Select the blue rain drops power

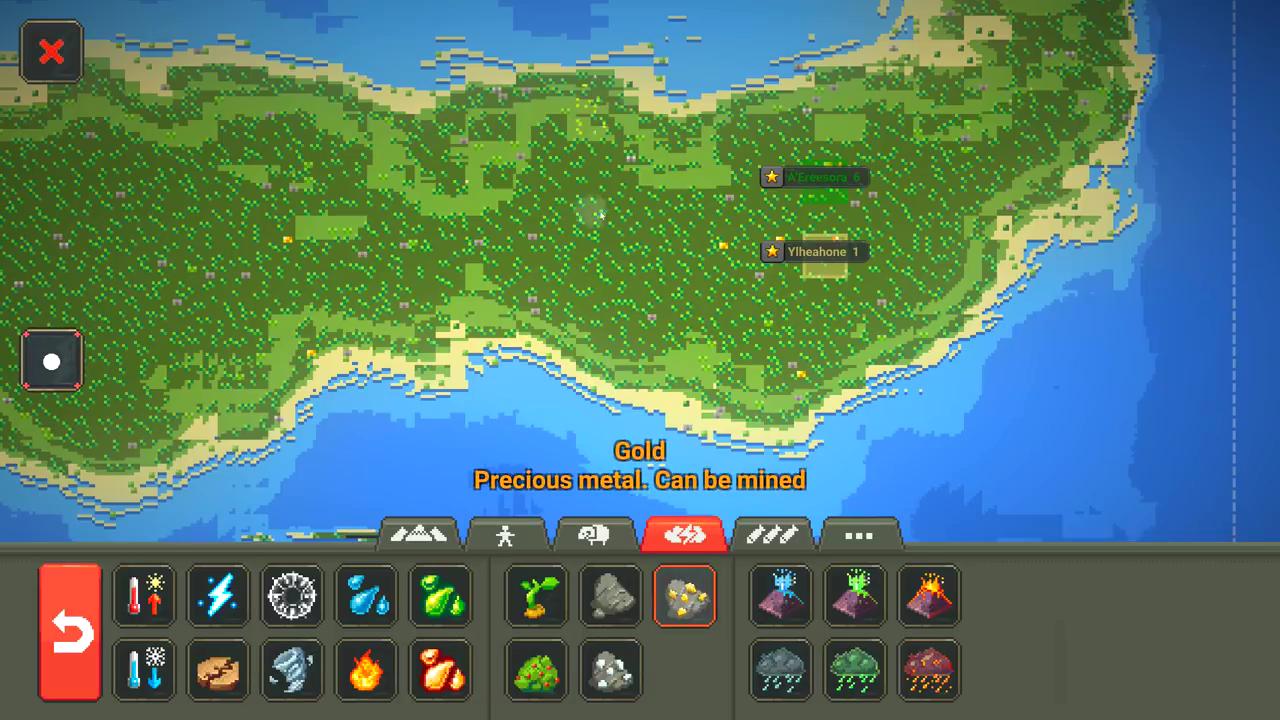tap(366, 596)
